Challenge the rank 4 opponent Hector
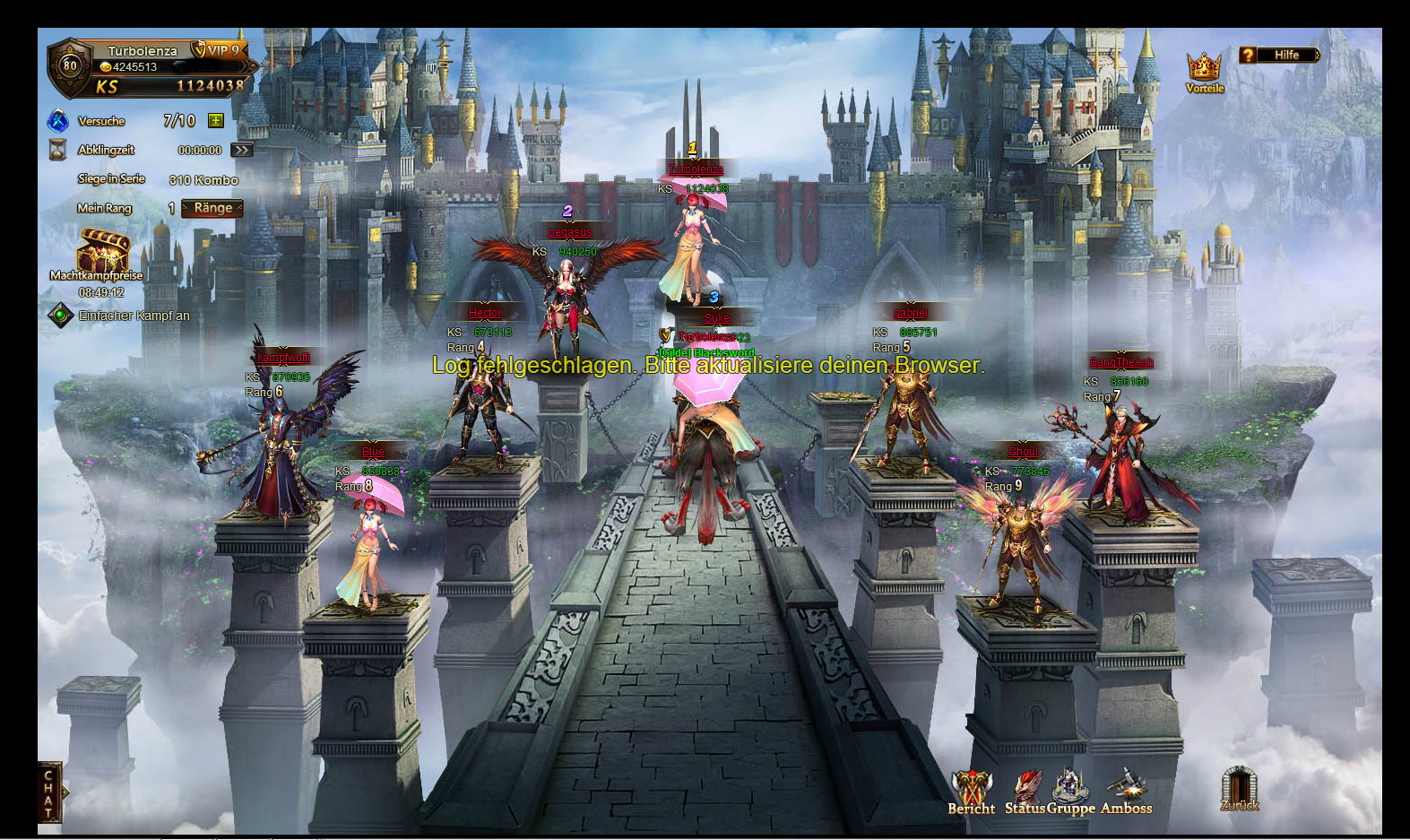1410x840 pixels. coord(482,403)
